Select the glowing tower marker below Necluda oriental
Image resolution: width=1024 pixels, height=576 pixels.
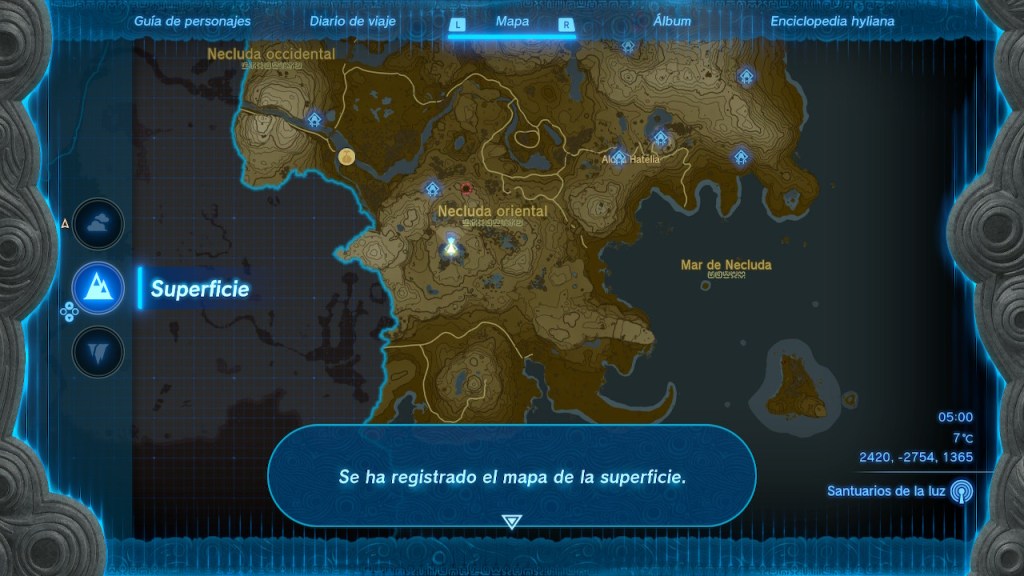(x=452, y=245)
